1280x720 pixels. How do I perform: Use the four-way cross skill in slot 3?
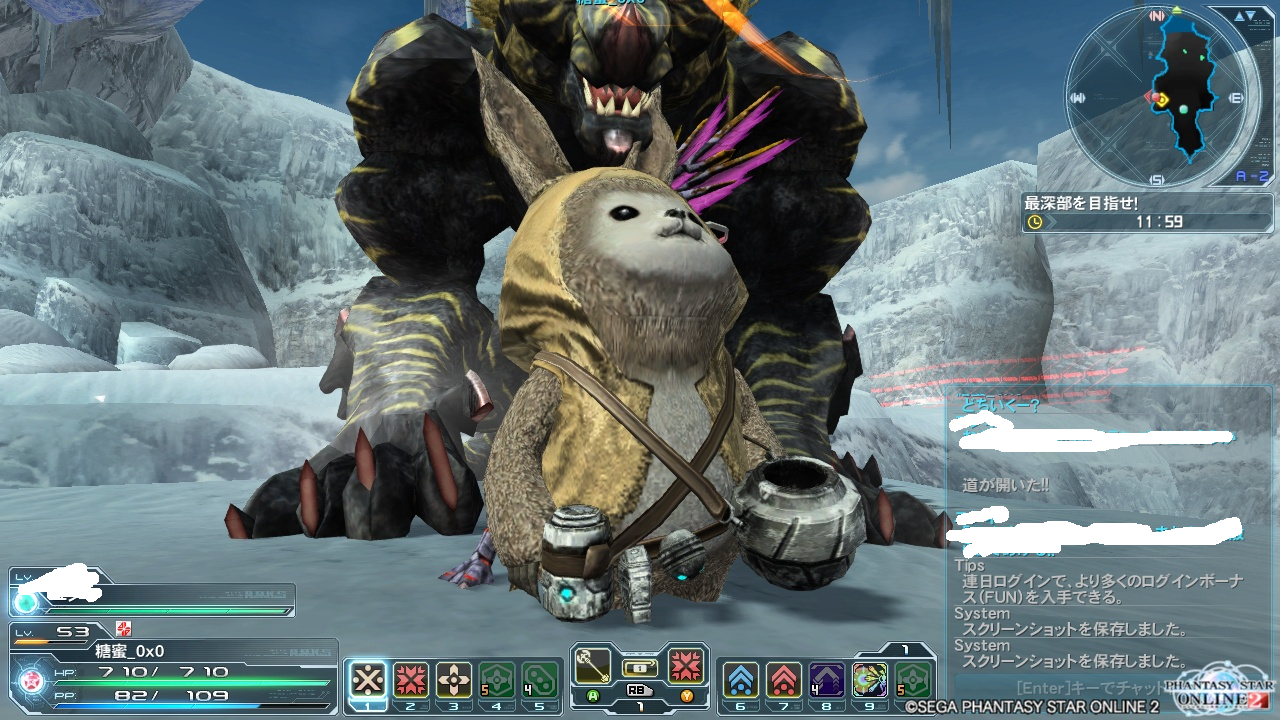click(454, 680)
